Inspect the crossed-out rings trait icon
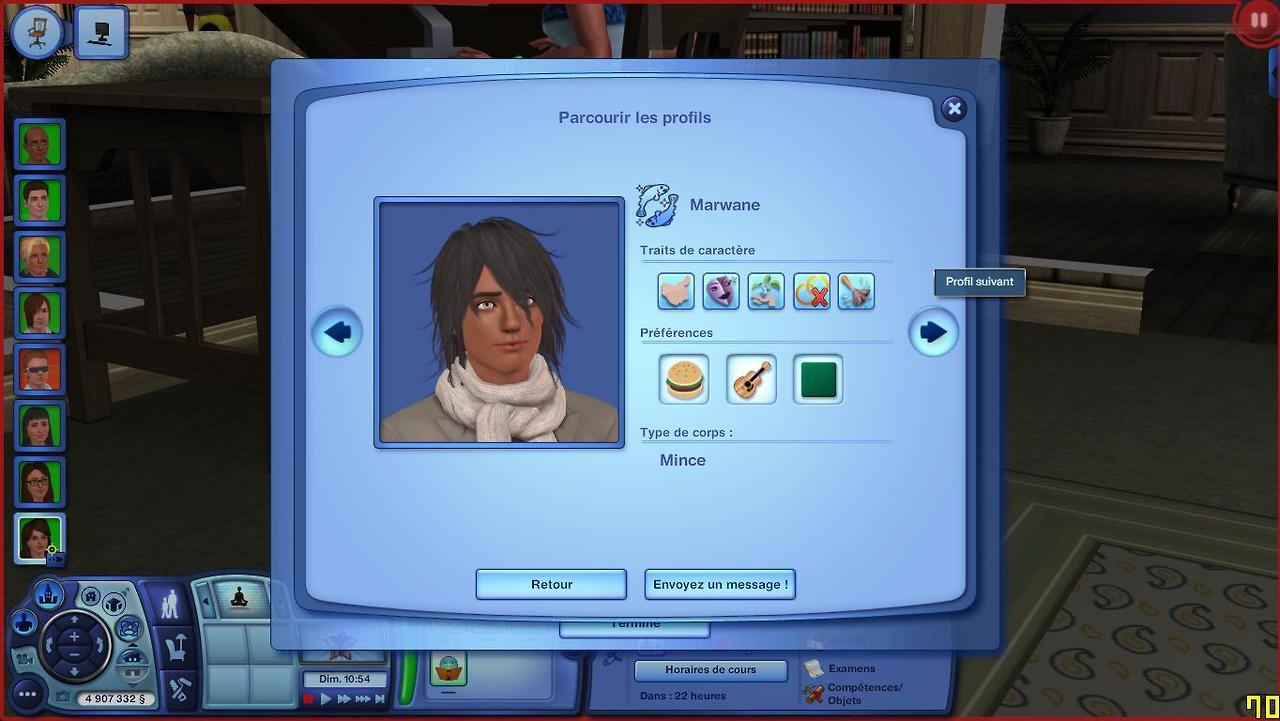This screenshot has width=1280, height=721. tap(811, 291)
